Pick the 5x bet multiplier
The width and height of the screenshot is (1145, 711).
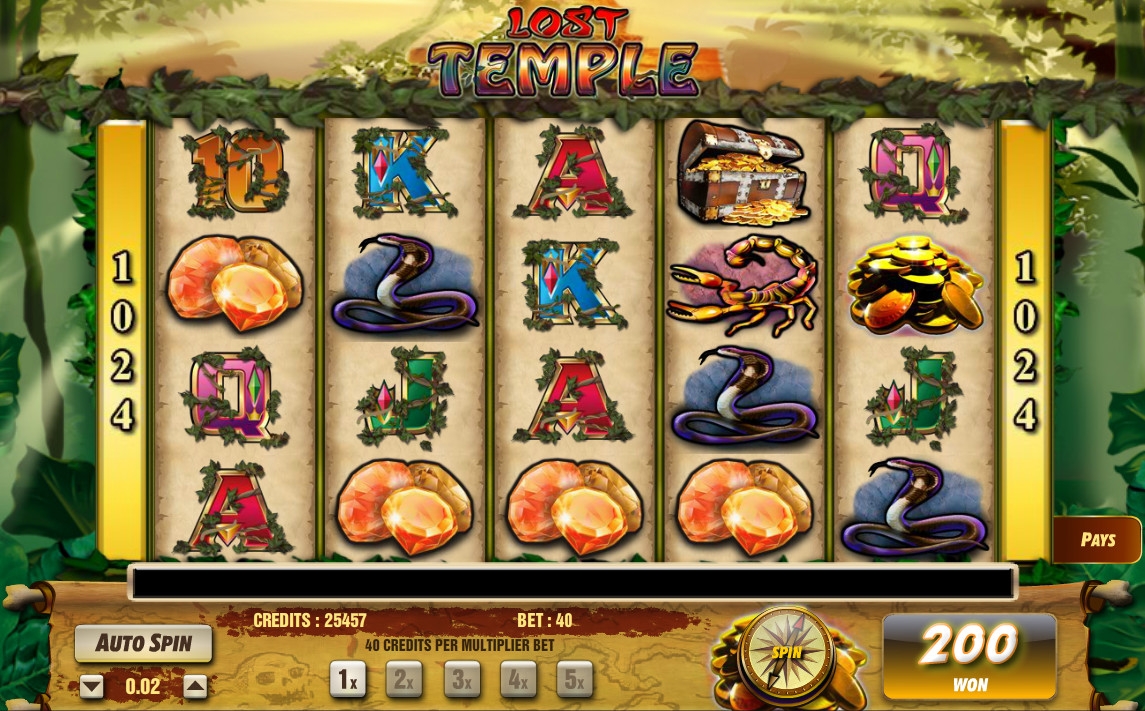tap(574, 680)
